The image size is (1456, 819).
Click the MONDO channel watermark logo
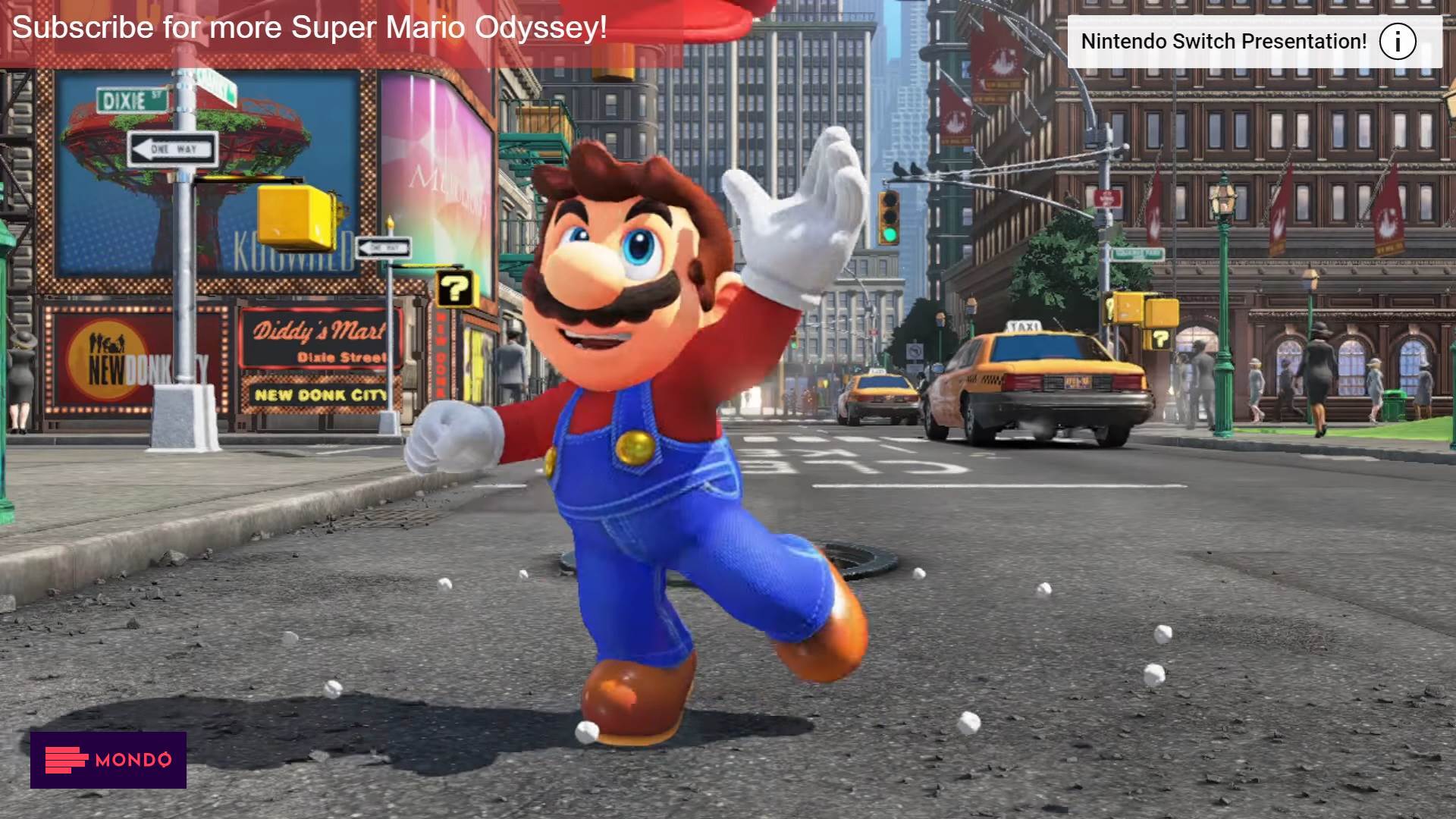click(108, 759)
